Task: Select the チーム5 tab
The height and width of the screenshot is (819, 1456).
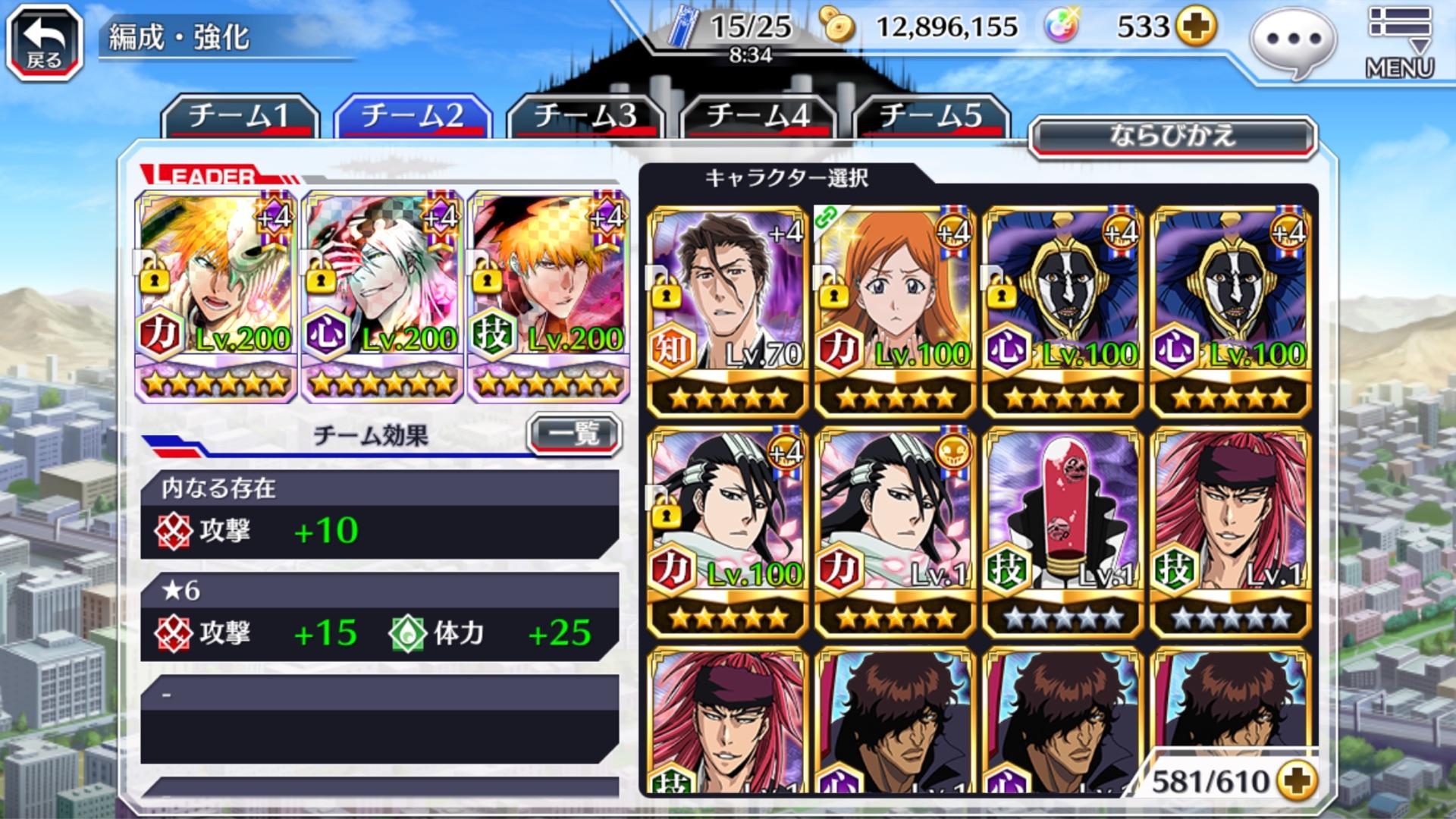Action: click(931, 116)
